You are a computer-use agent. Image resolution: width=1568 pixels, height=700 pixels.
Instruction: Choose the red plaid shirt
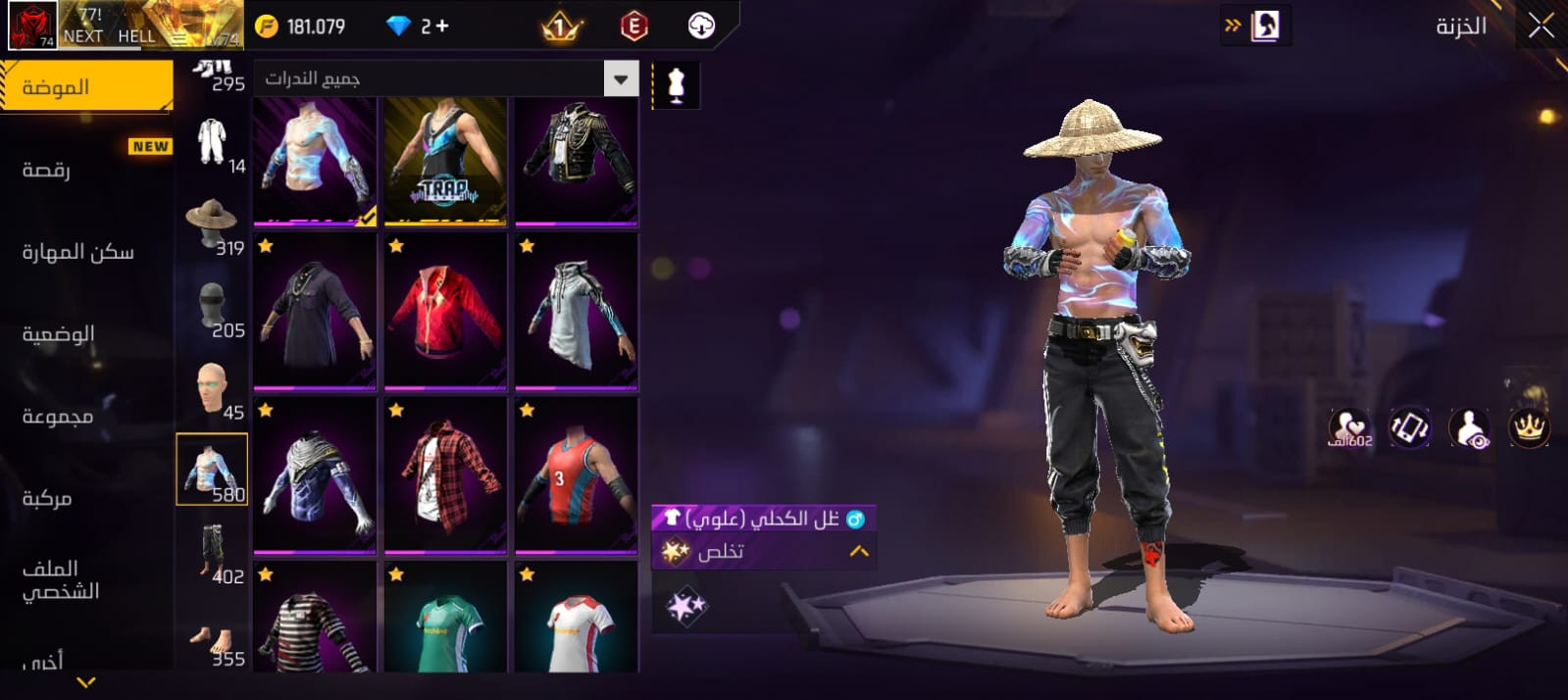tap(445, 475)
